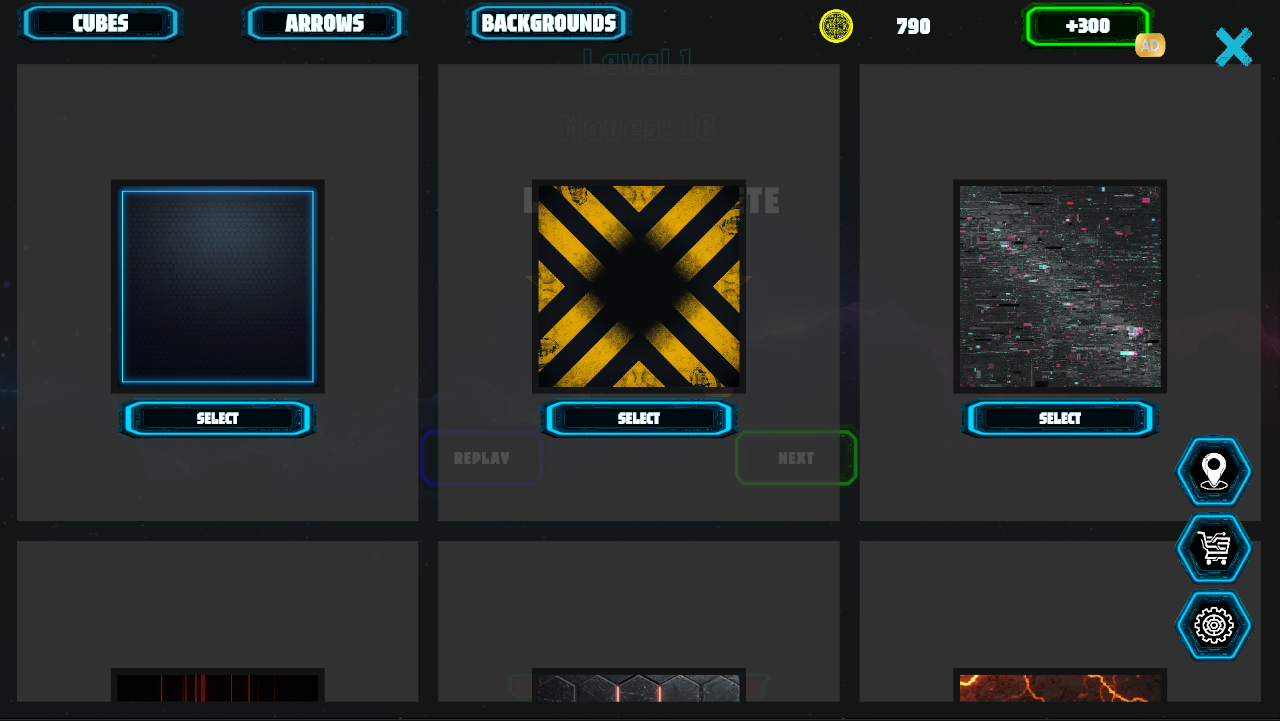
Task: Choose the red striped dark background thumbnail
Action: pos(217,687)
